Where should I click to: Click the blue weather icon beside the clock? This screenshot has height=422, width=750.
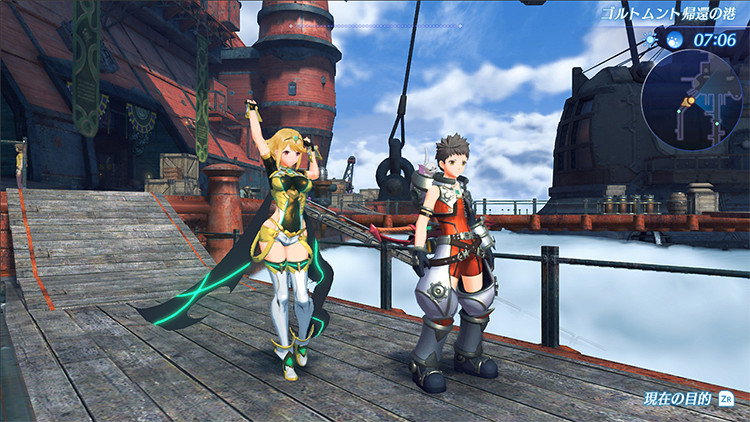[675, 41]
